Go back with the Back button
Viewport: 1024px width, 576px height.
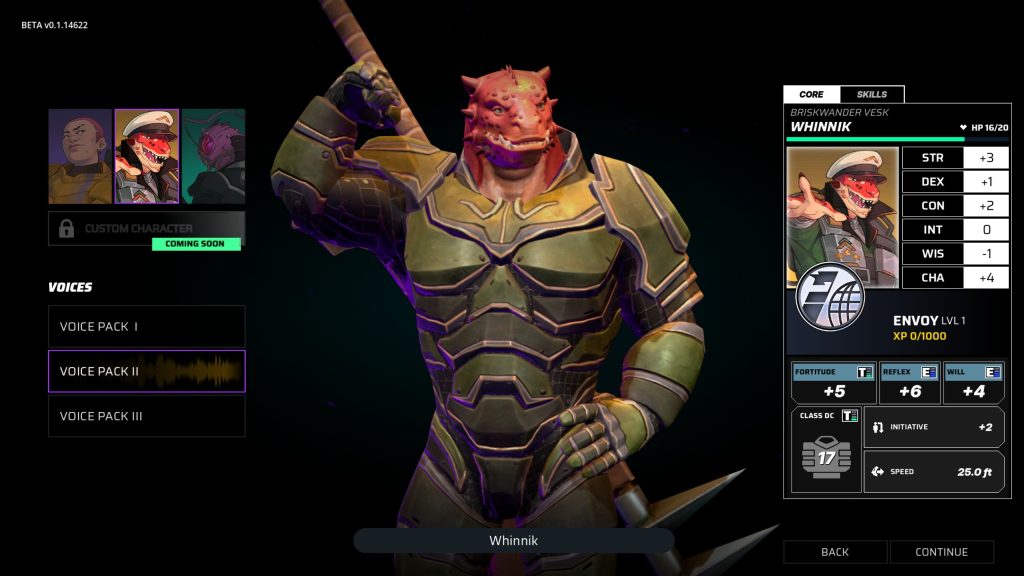835,552
